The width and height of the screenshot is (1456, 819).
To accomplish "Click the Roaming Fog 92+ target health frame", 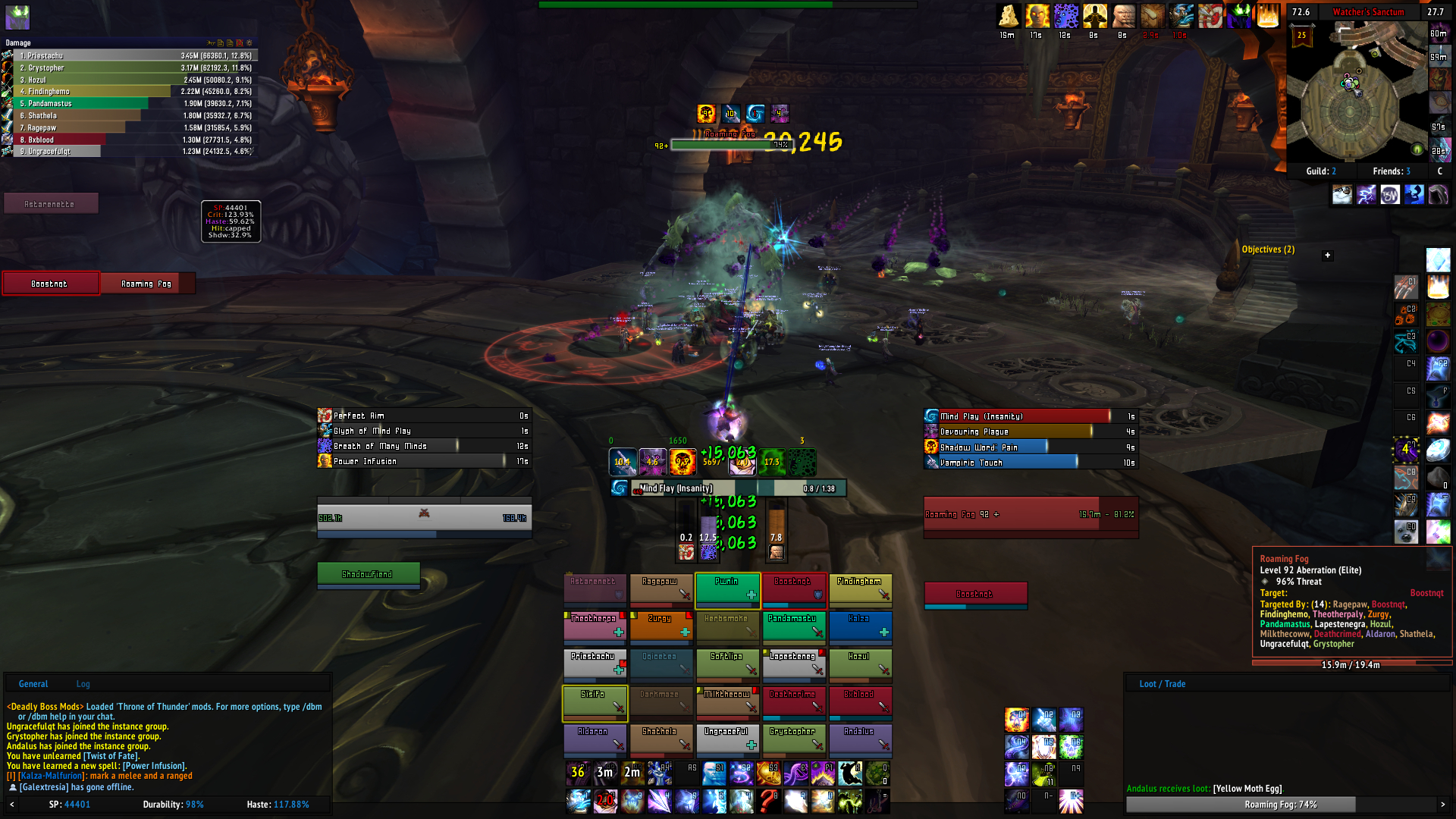I will 1030,515.
